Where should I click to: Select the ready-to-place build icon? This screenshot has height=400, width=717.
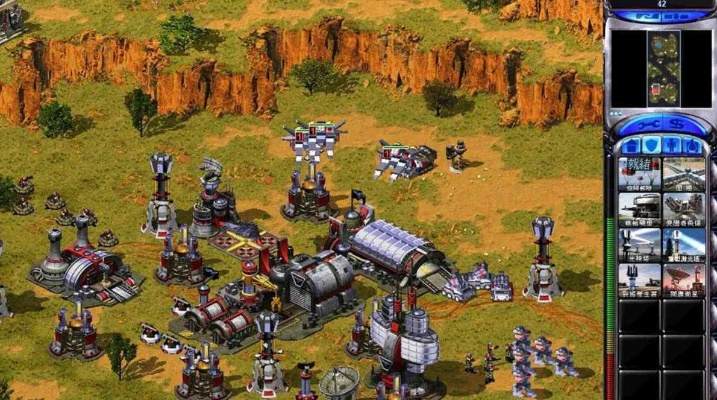pyautogui.click(x=638, y=173)
